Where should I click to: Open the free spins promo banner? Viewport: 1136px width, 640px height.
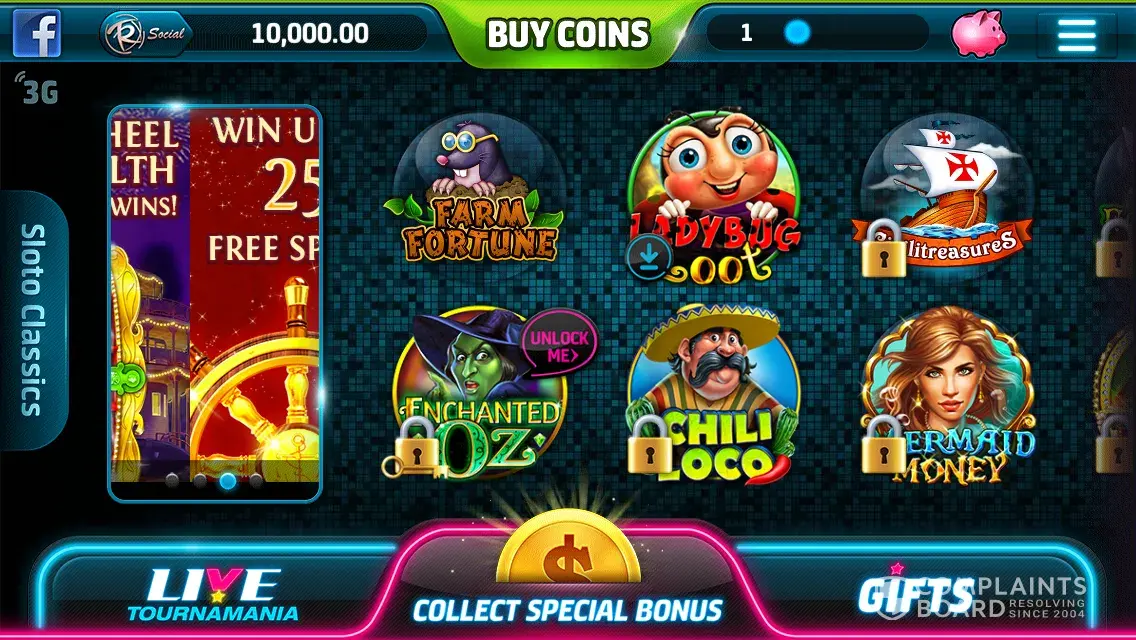[215, 300]
